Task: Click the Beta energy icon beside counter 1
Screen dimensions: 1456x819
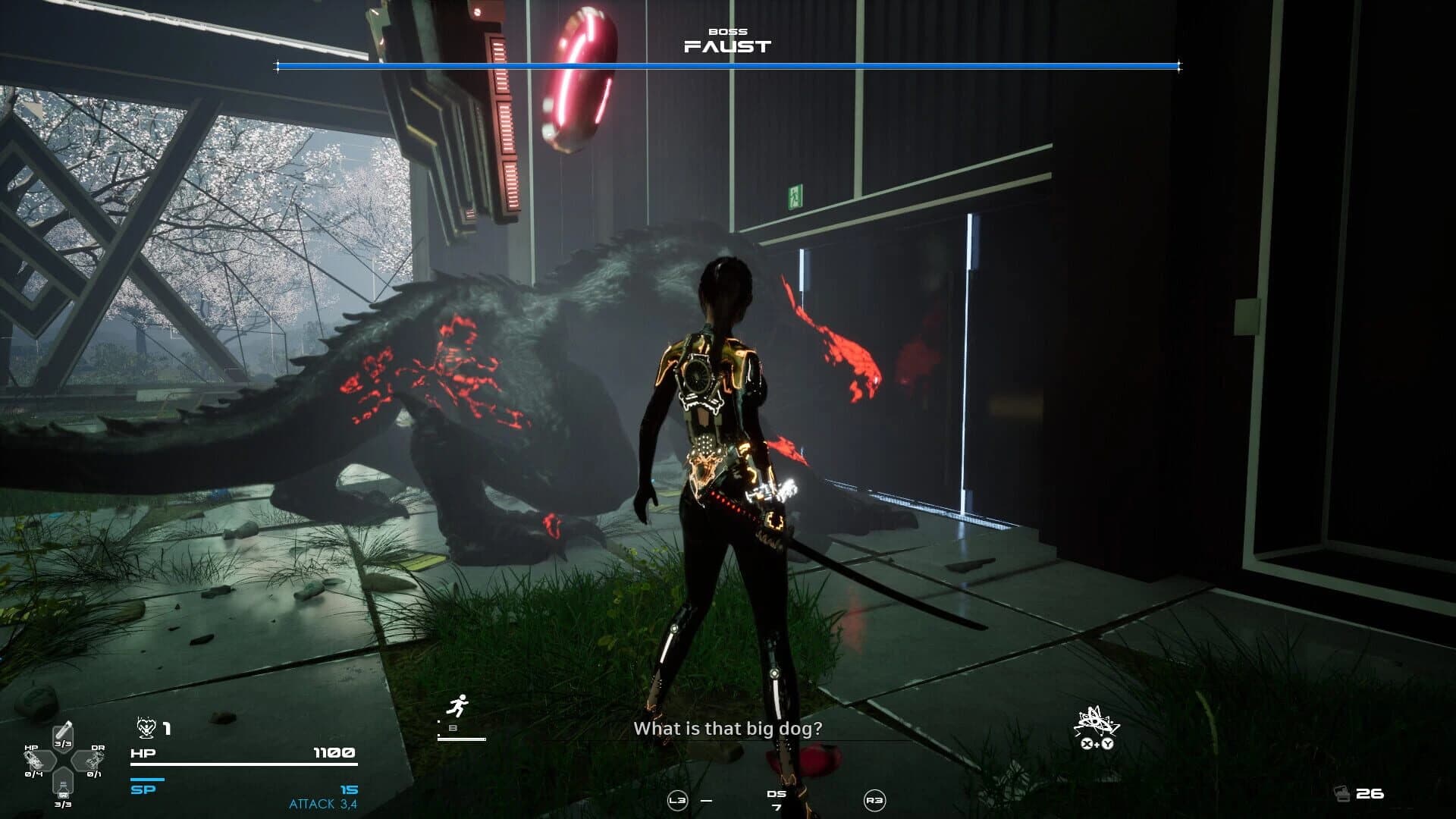Action: pos(146,728)
